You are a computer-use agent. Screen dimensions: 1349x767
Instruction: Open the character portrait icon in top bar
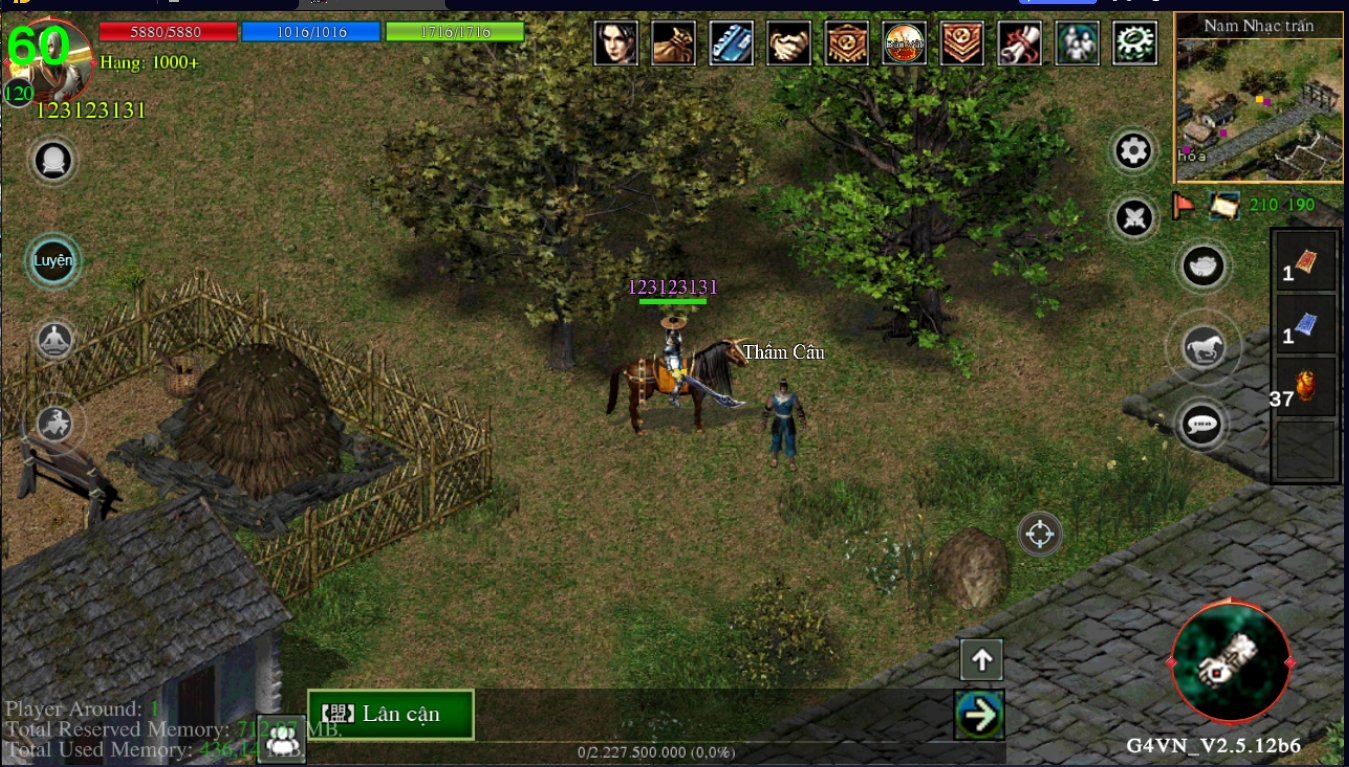click(x=616, y=43)
